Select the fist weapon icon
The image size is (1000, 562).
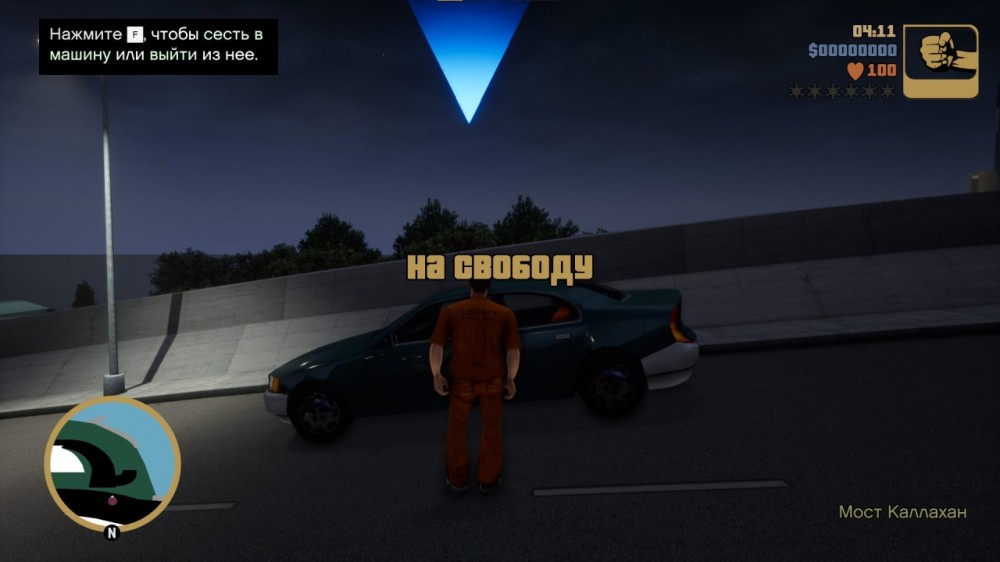(x=940, y=61)
